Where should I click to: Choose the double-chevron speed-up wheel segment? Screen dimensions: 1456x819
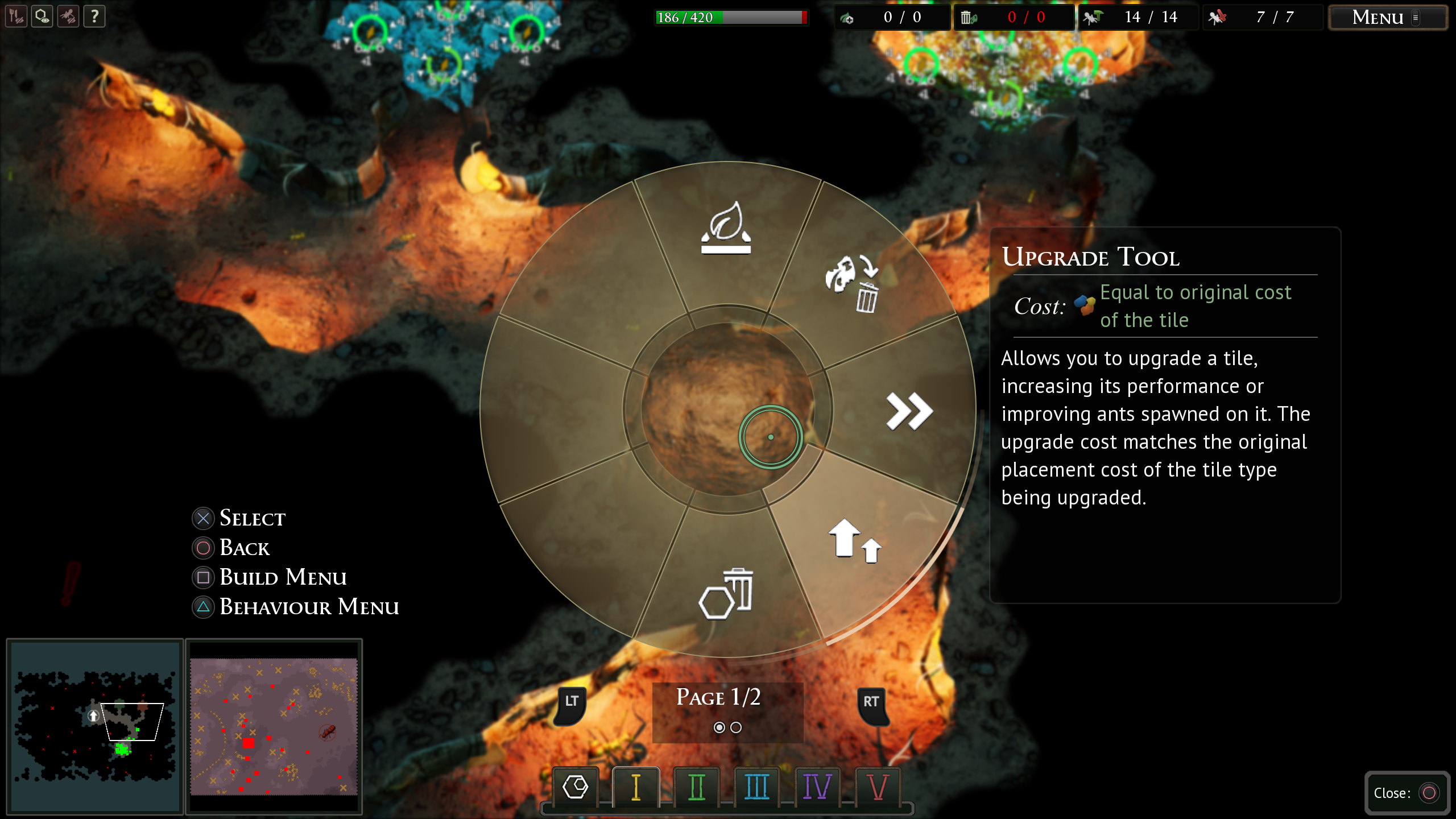(909, 411)
